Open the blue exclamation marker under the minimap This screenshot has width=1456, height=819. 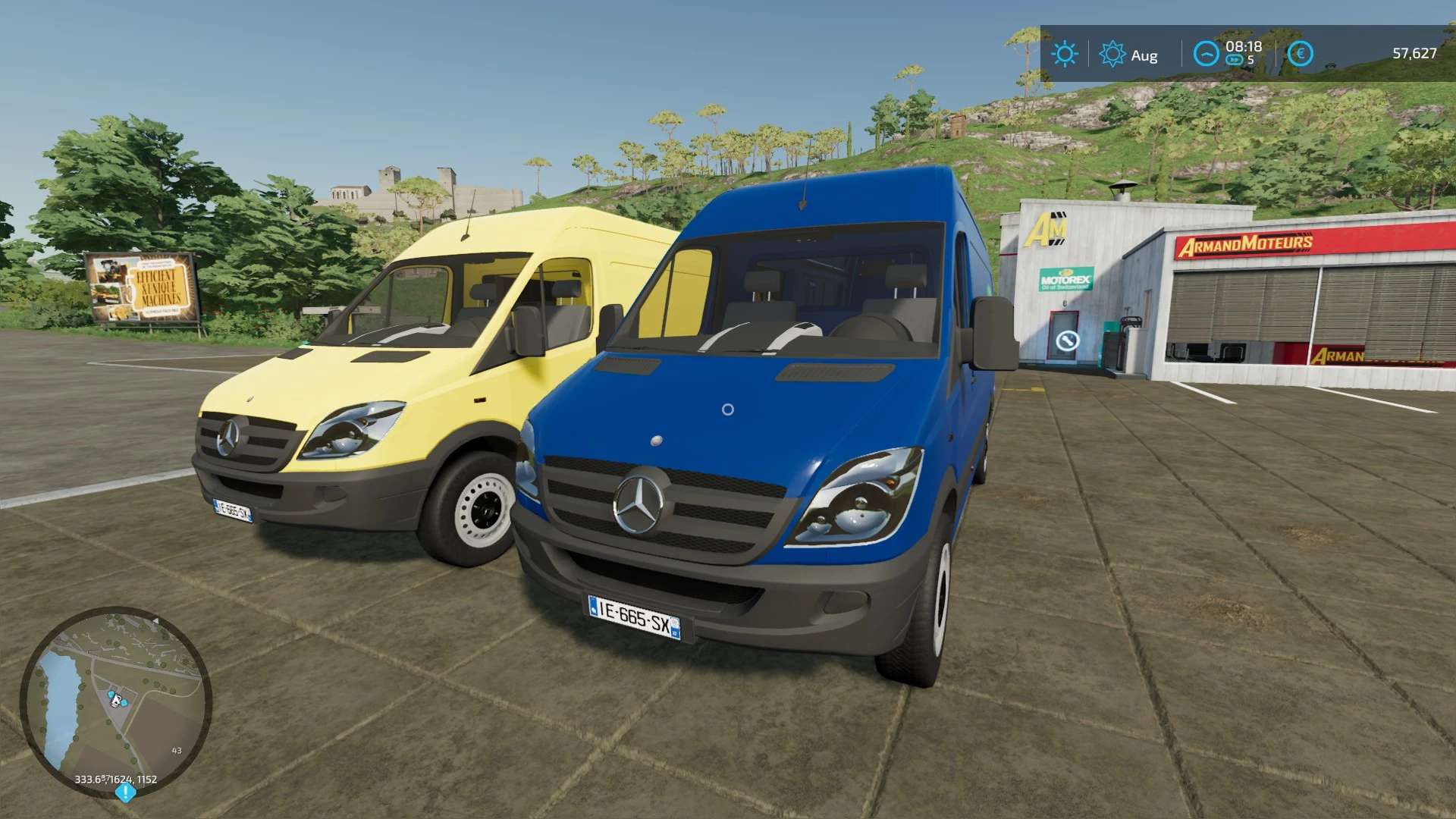pos(125,793)
